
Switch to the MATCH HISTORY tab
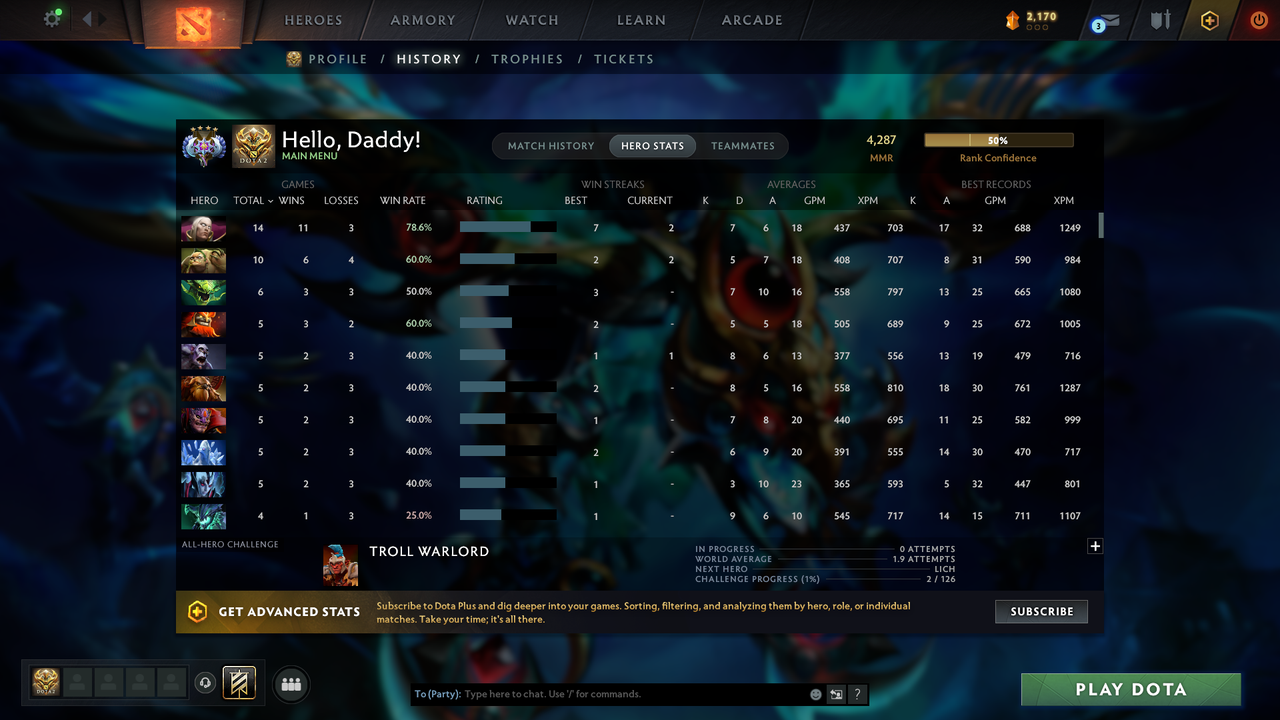point(550,145)
